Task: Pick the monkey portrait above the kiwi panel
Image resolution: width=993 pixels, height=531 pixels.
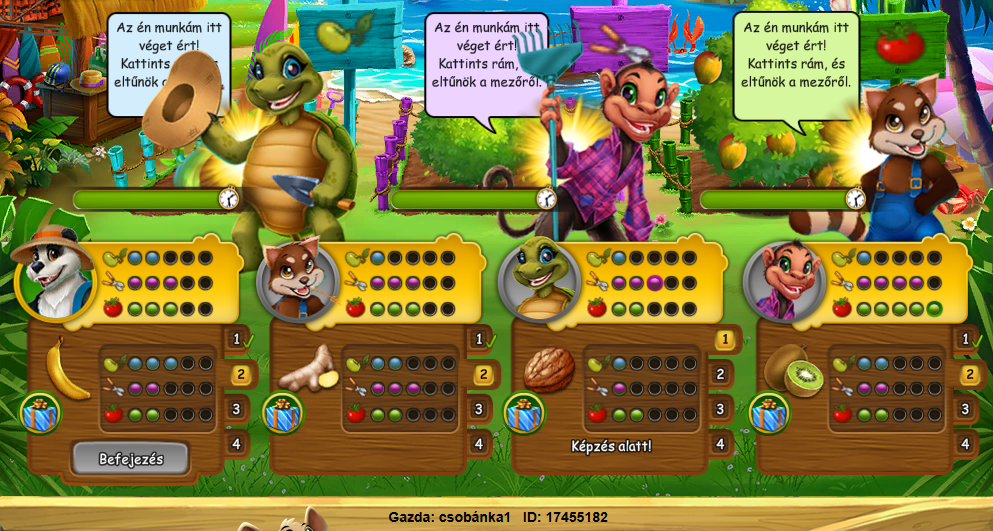Action: click(x=784, y=281)
